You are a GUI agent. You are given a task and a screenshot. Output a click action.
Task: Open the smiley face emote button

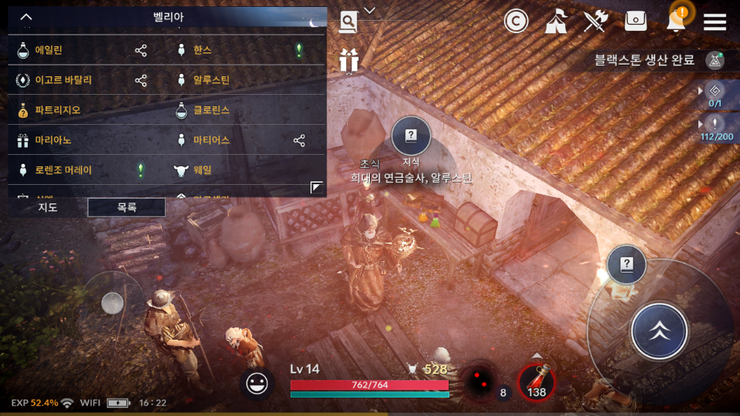[x=258, y=382]
